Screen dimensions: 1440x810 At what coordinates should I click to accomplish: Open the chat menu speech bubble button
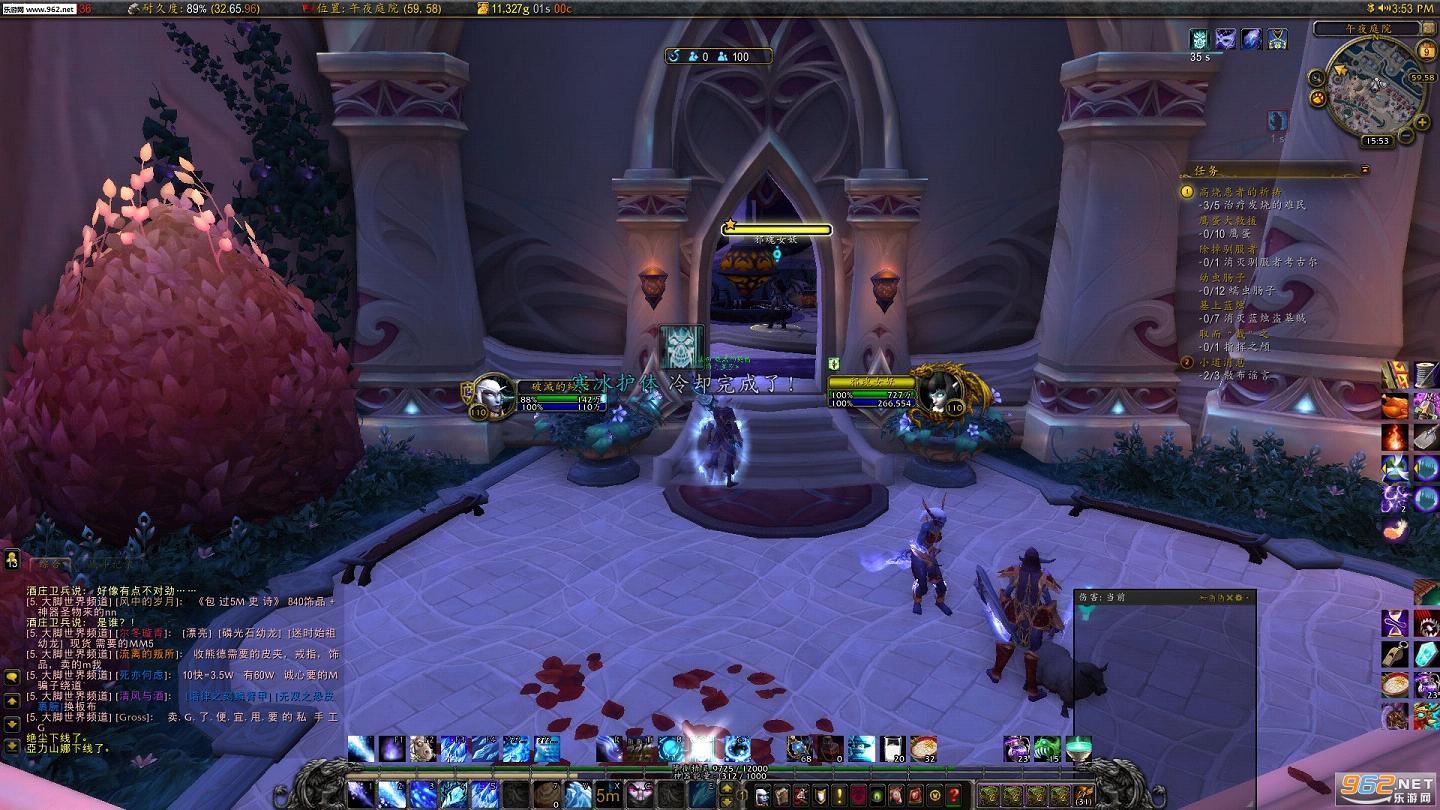(x=12, y=677)
